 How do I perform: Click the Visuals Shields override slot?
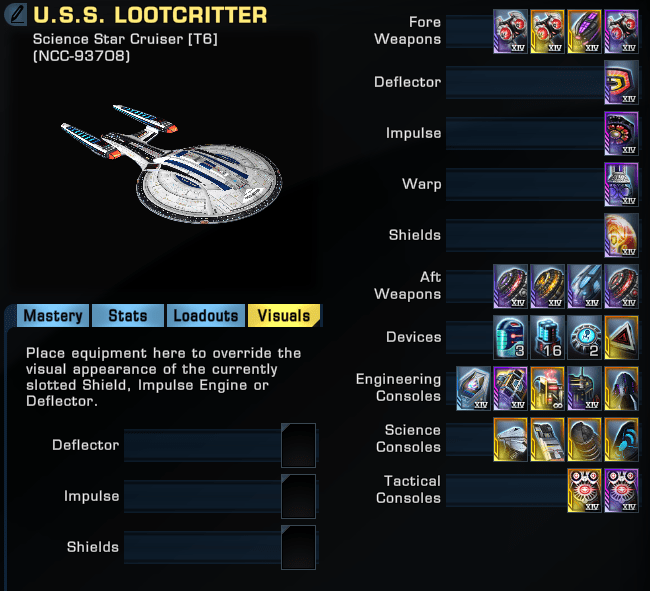tap(298, 547)
